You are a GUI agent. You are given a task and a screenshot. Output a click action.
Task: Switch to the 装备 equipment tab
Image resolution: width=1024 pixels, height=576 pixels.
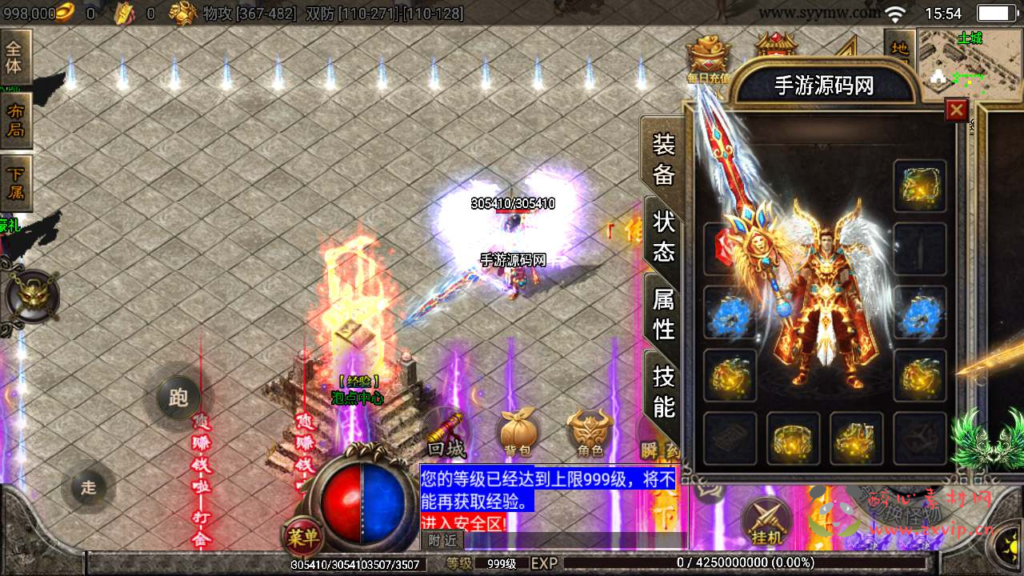coord(664,160)
